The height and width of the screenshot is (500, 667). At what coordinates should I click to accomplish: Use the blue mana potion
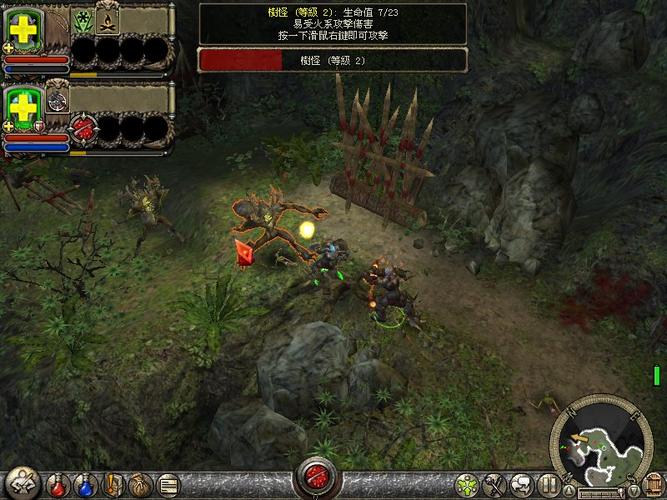pos(85,486)
